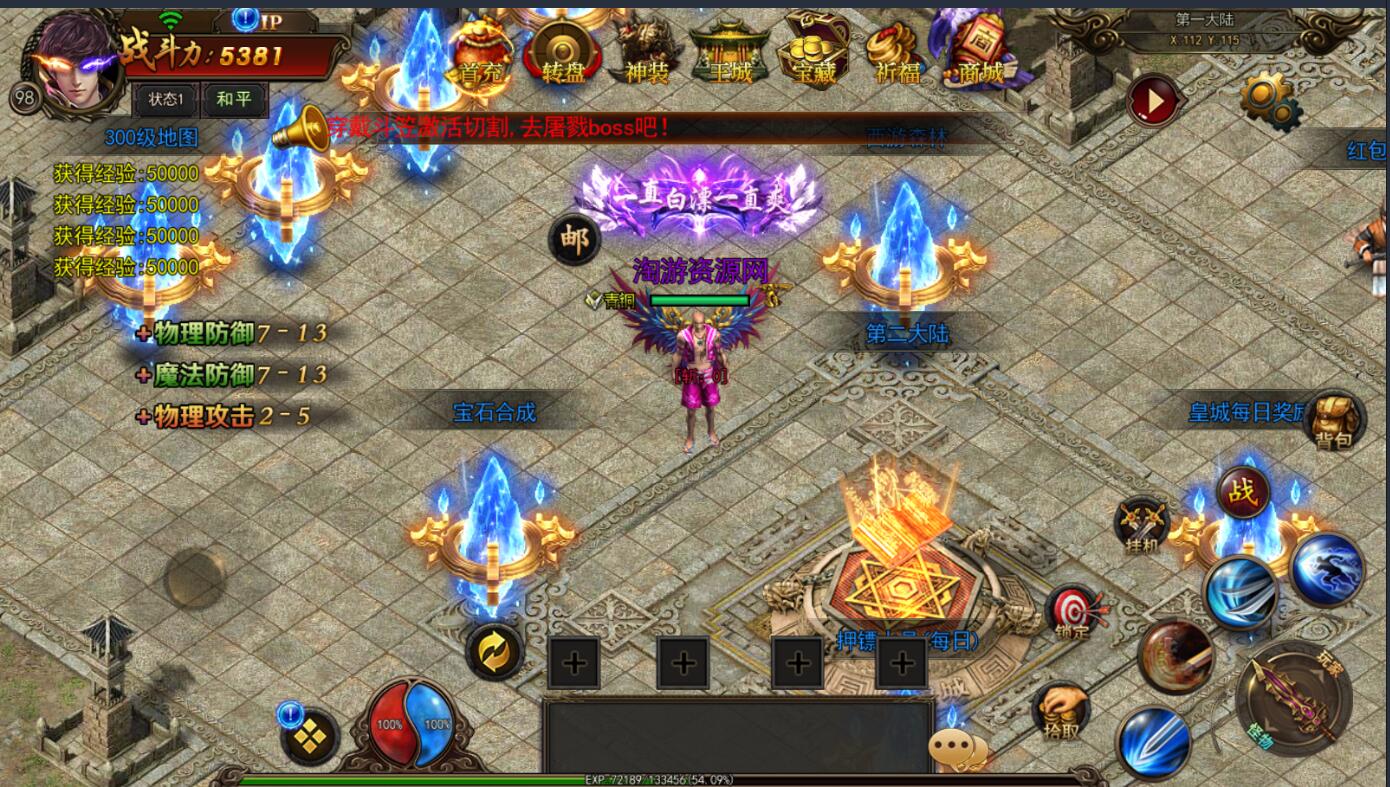Screen dimensions: 1390x787
Task: Open the chat bubble icon
Action: click(957, 748)
